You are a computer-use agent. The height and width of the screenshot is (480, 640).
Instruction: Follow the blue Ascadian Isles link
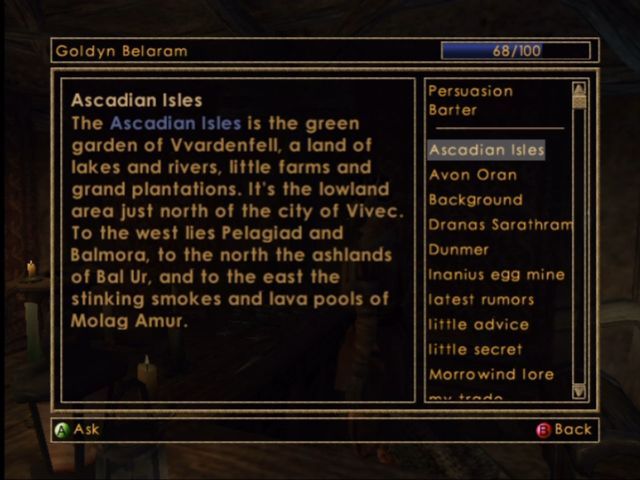pyautogui.click(x=175, y=124)
